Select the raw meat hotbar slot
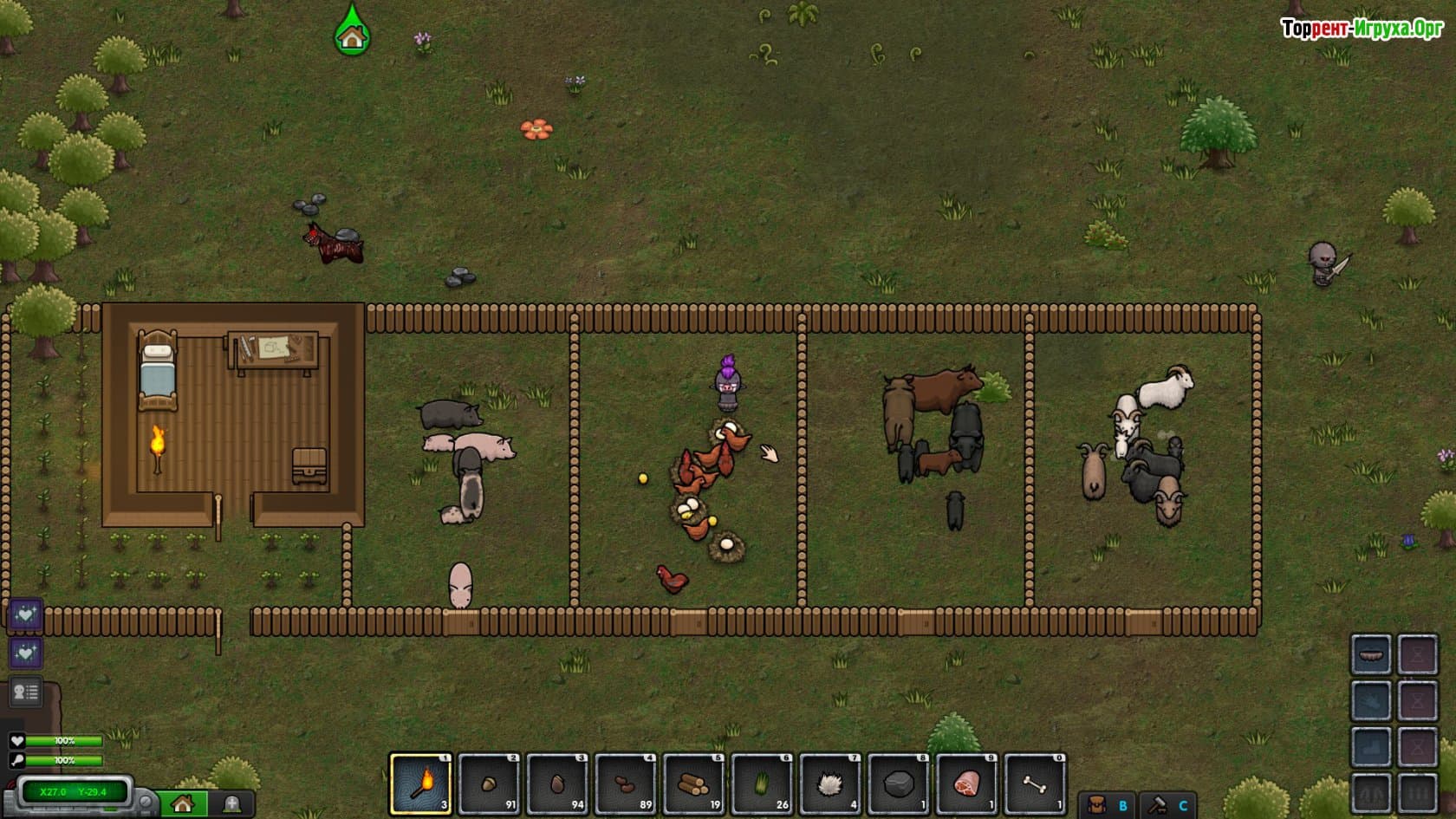1456x819 pixels. pyautogui.click(x=967, y=784)
